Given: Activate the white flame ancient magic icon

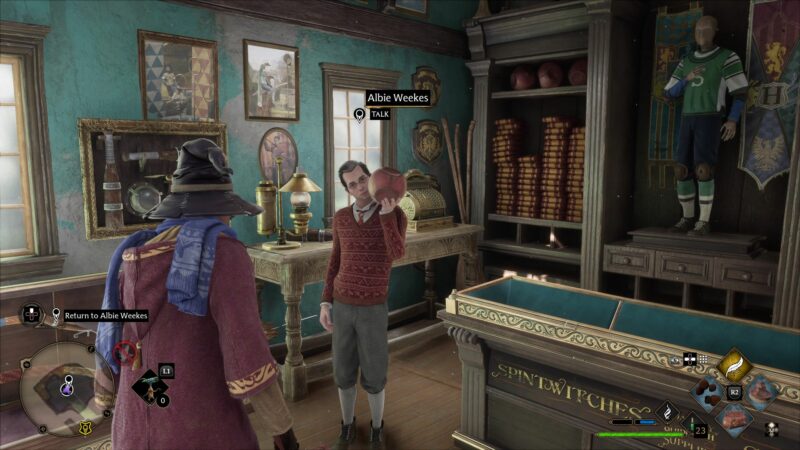Looking at the screenshot, I should pos(667,410).
